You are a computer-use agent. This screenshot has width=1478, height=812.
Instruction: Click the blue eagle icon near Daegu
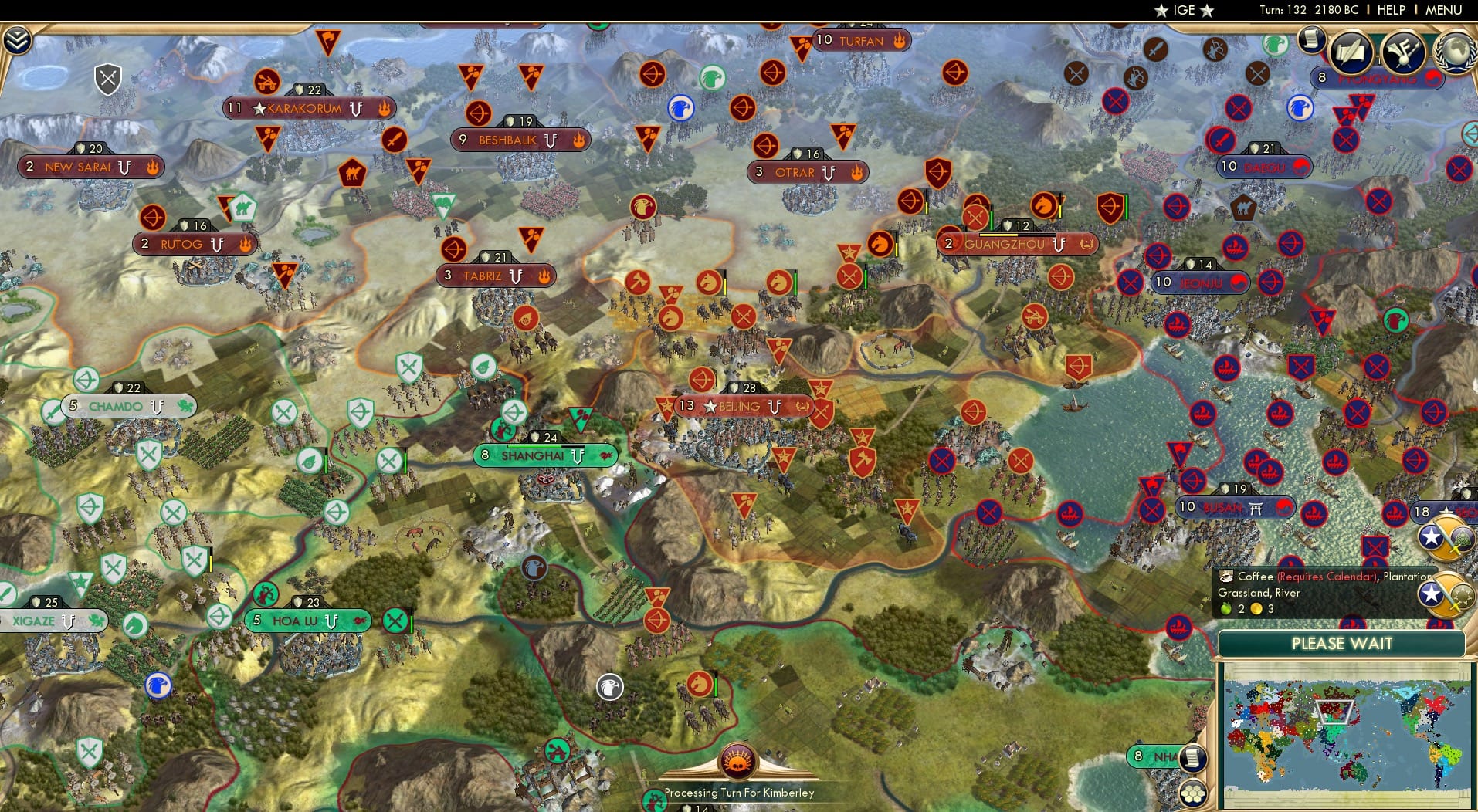pos(1300,107)
